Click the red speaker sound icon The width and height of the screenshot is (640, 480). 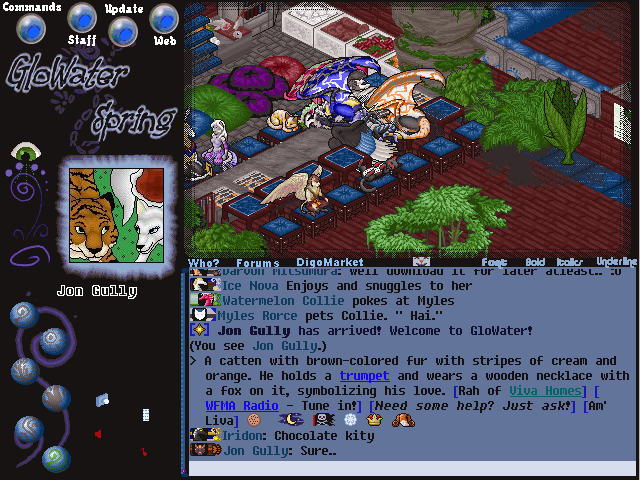[x=98, y=434]
